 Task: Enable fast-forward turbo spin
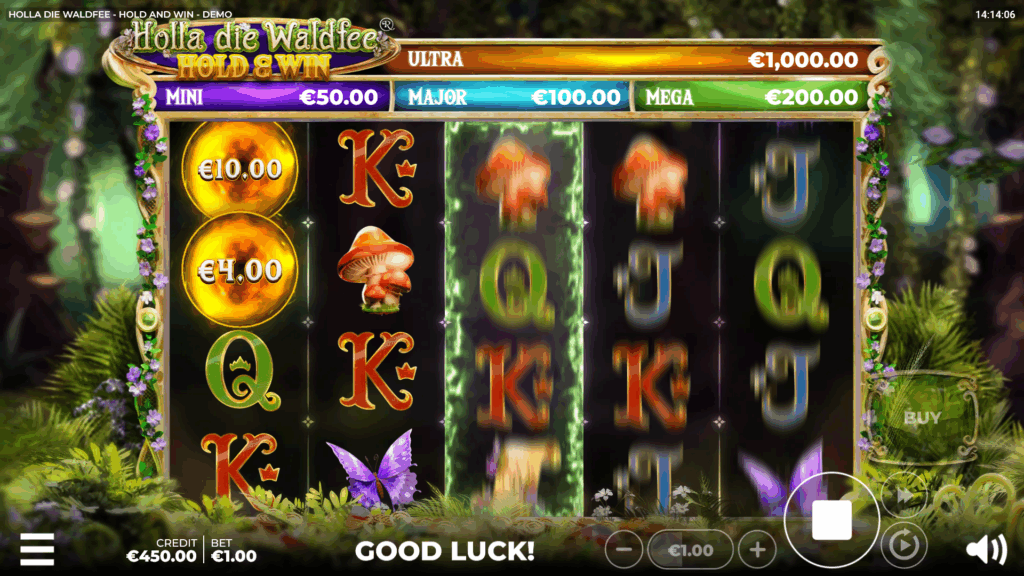904,494
